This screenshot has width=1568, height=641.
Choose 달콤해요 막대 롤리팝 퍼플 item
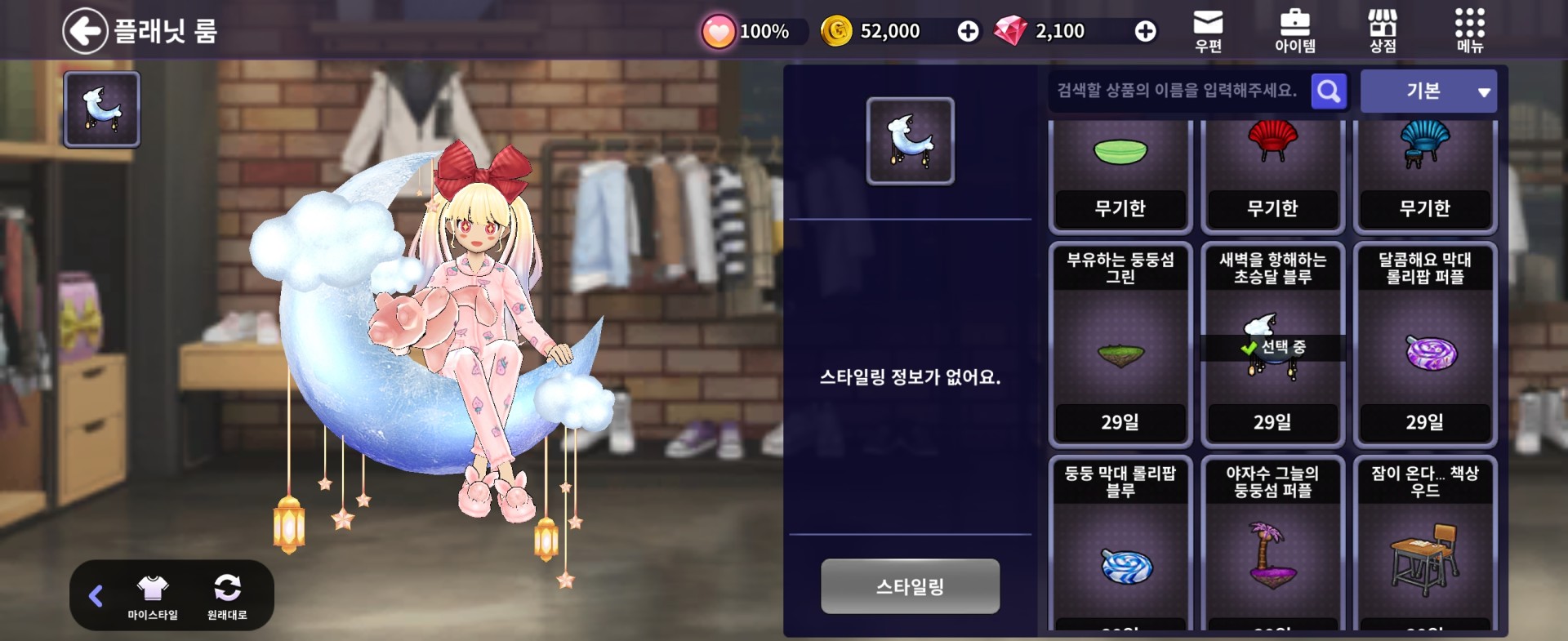click(1424, 345)
